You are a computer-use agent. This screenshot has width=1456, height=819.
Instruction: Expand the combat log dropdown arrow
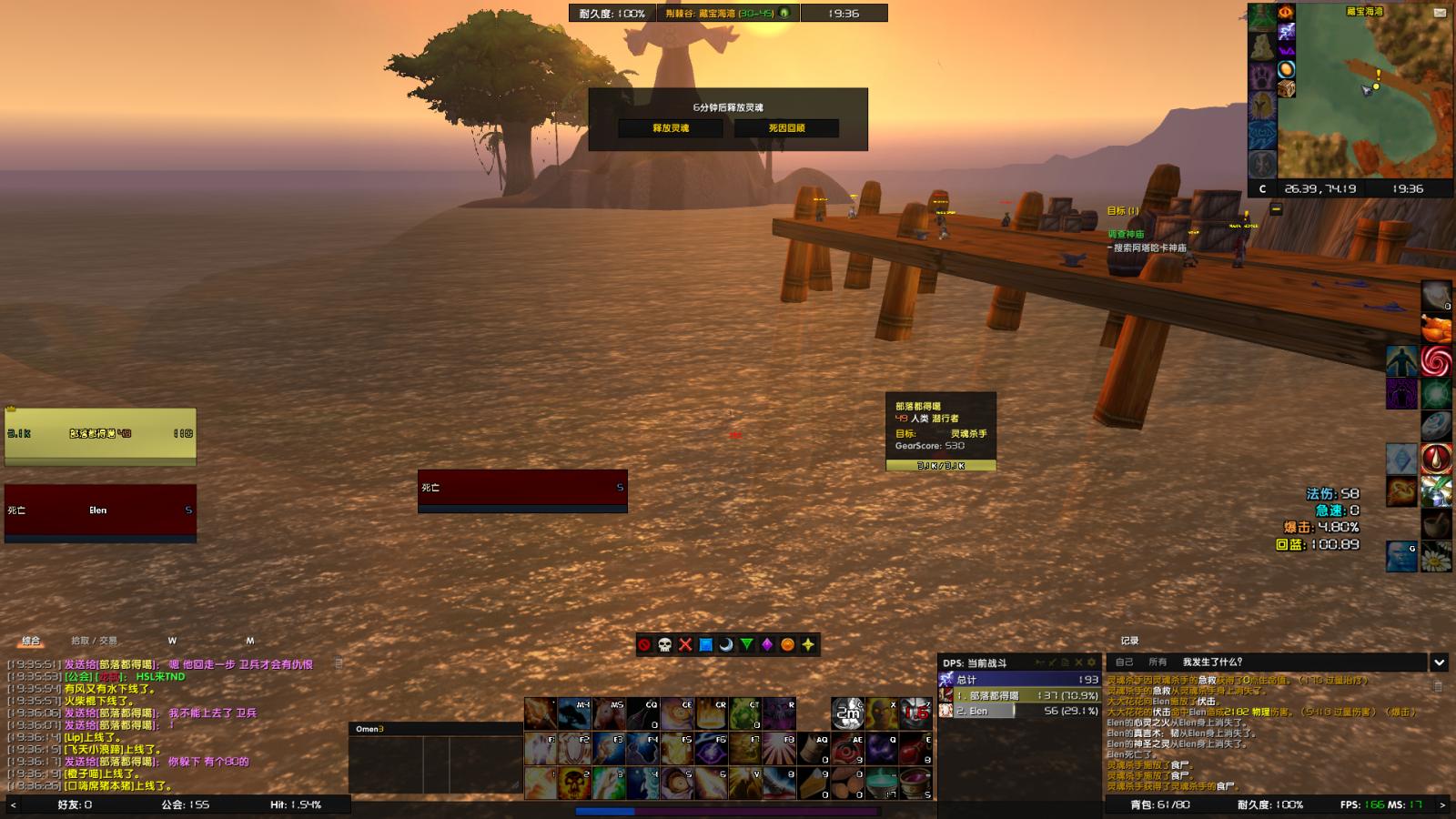[1439, 662]
